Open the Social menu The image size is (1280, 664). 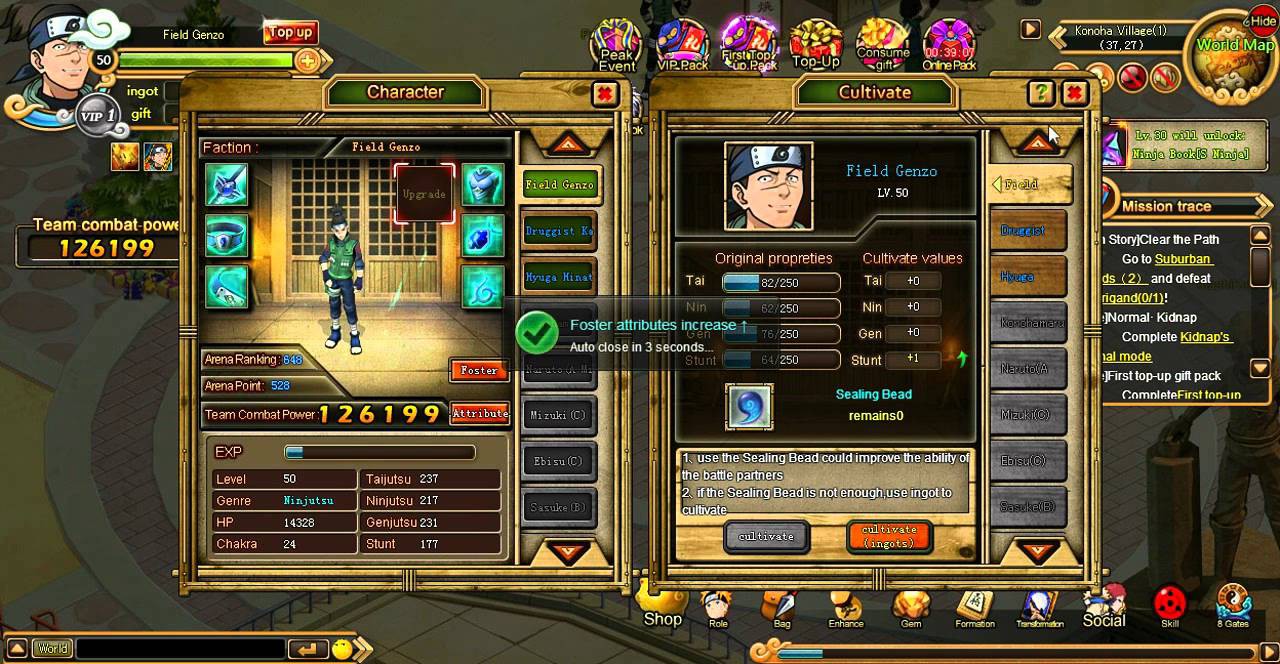tap(1103, 608)
